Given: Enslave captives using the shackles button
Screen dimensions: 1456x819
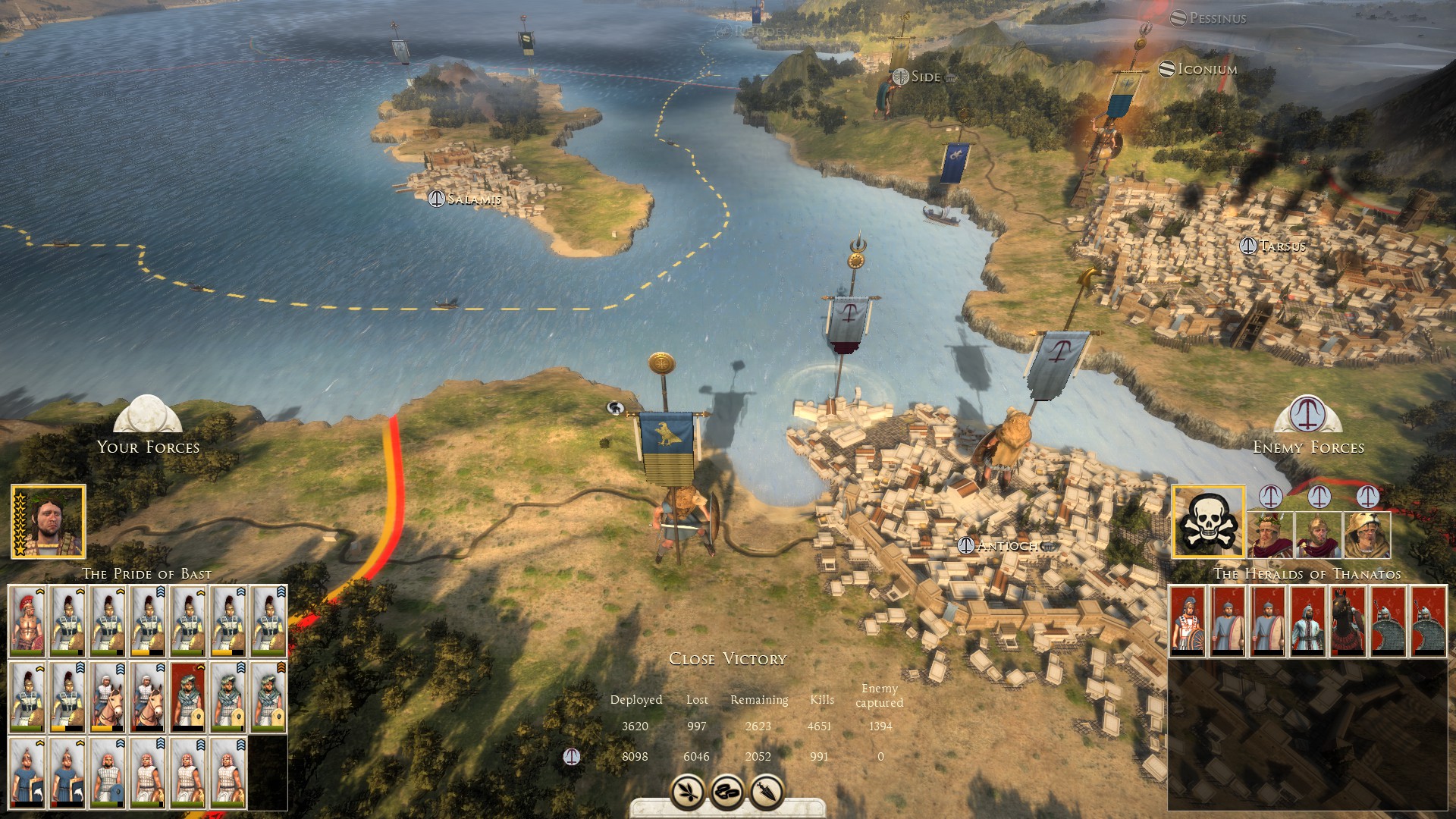Looking at the screenshot, I should point(728,792).
